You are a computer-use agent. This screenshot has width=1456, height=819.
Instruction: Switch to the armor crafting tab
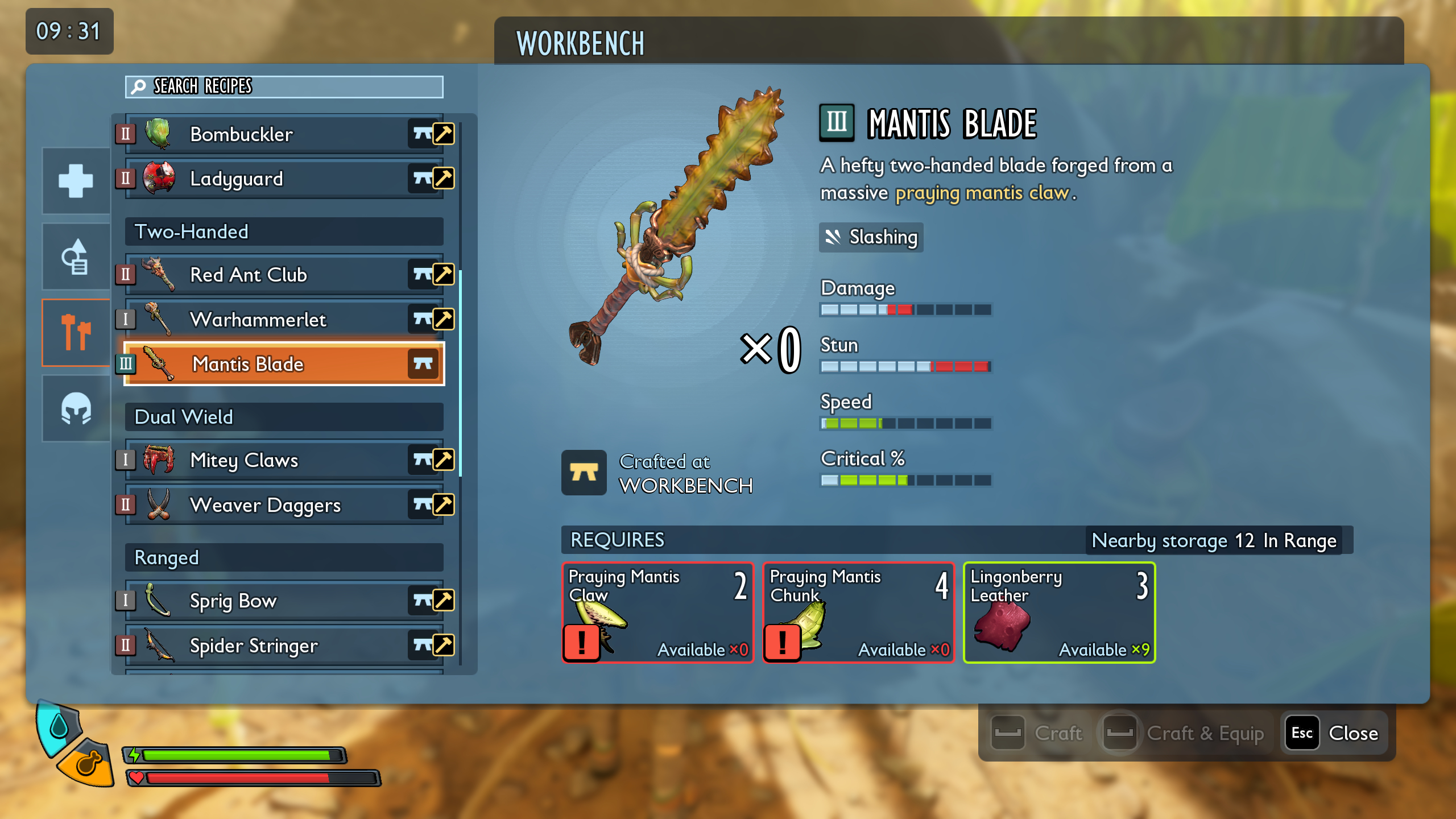[76, 408]
